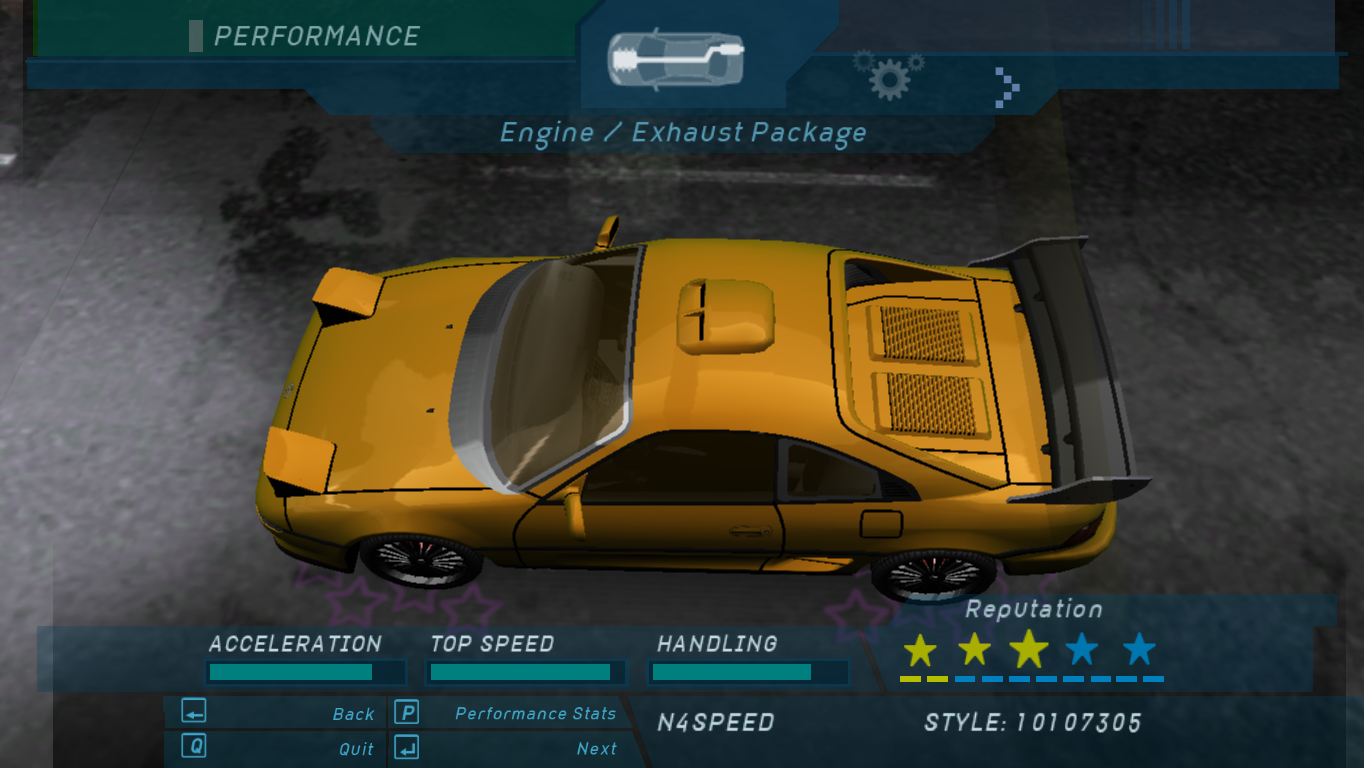
Task: Choose the gears upgrade category icon
Action: pyautogui.click(x=888, y=75)
